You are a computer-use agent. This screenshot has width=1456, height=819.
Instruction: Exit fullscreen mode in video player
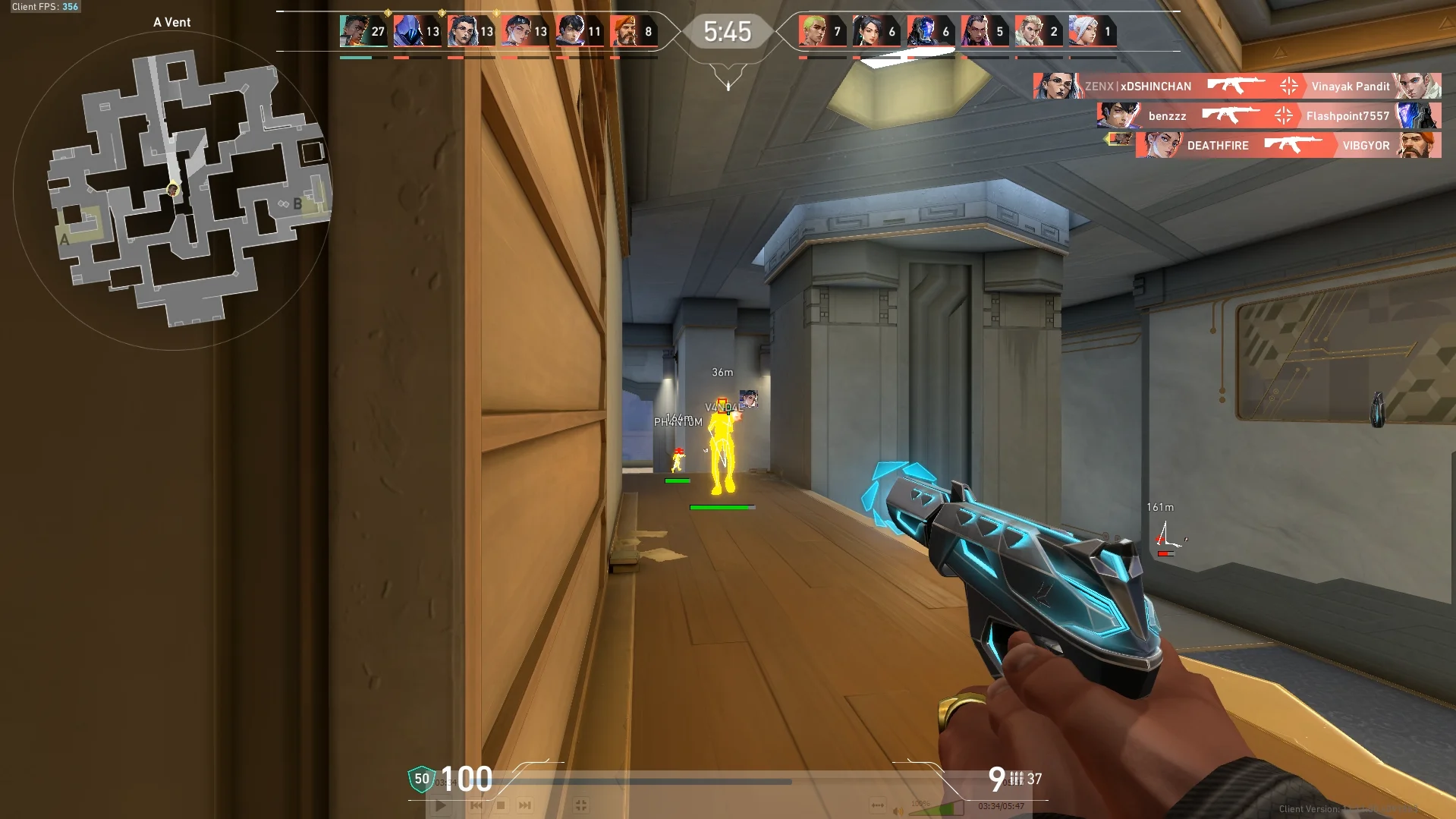[x=581, y=805]
